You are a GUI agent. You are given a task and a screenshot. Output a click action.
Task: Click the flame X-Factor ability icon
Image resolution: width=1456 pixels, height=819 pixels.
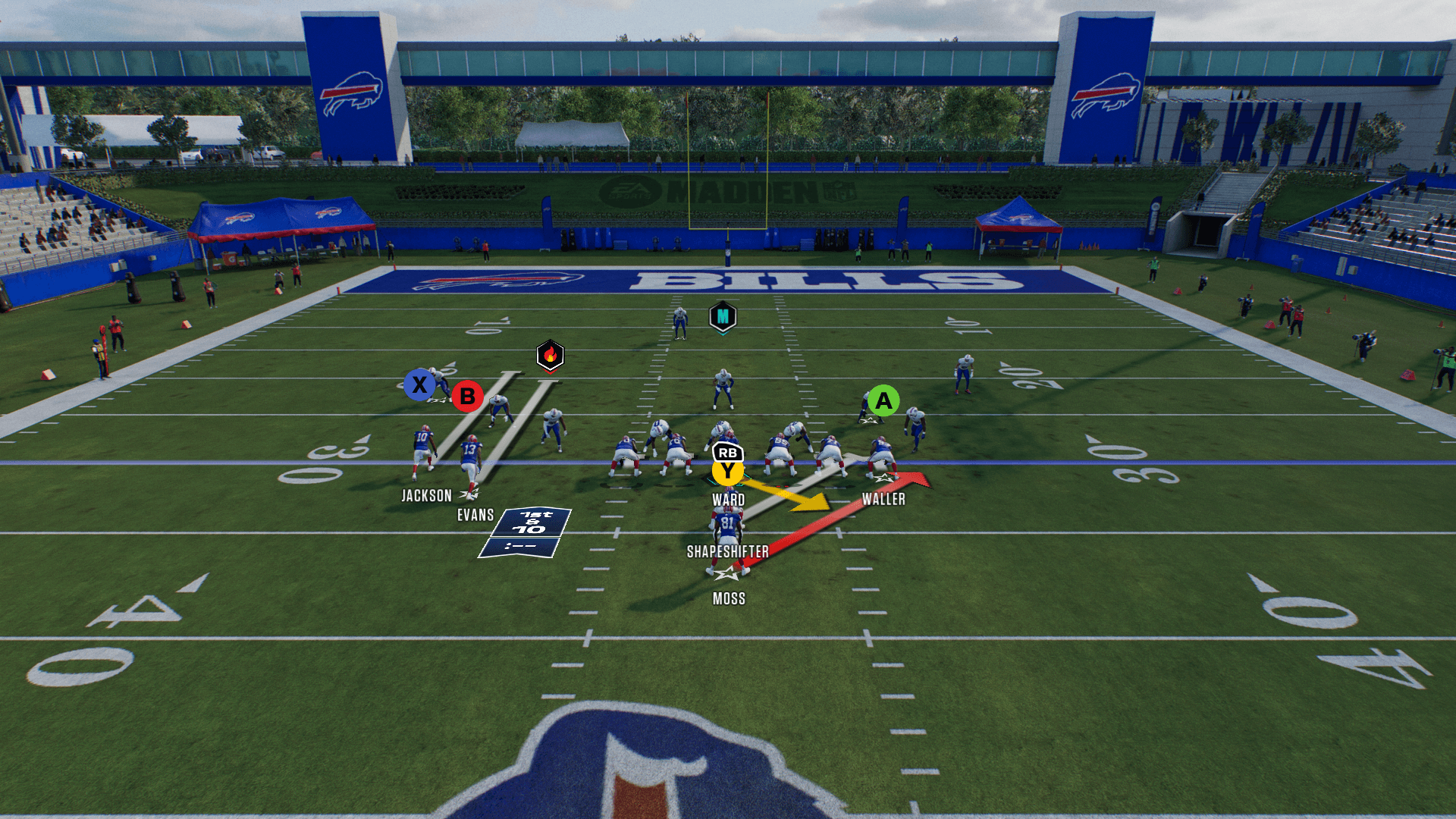coord(550,355)
